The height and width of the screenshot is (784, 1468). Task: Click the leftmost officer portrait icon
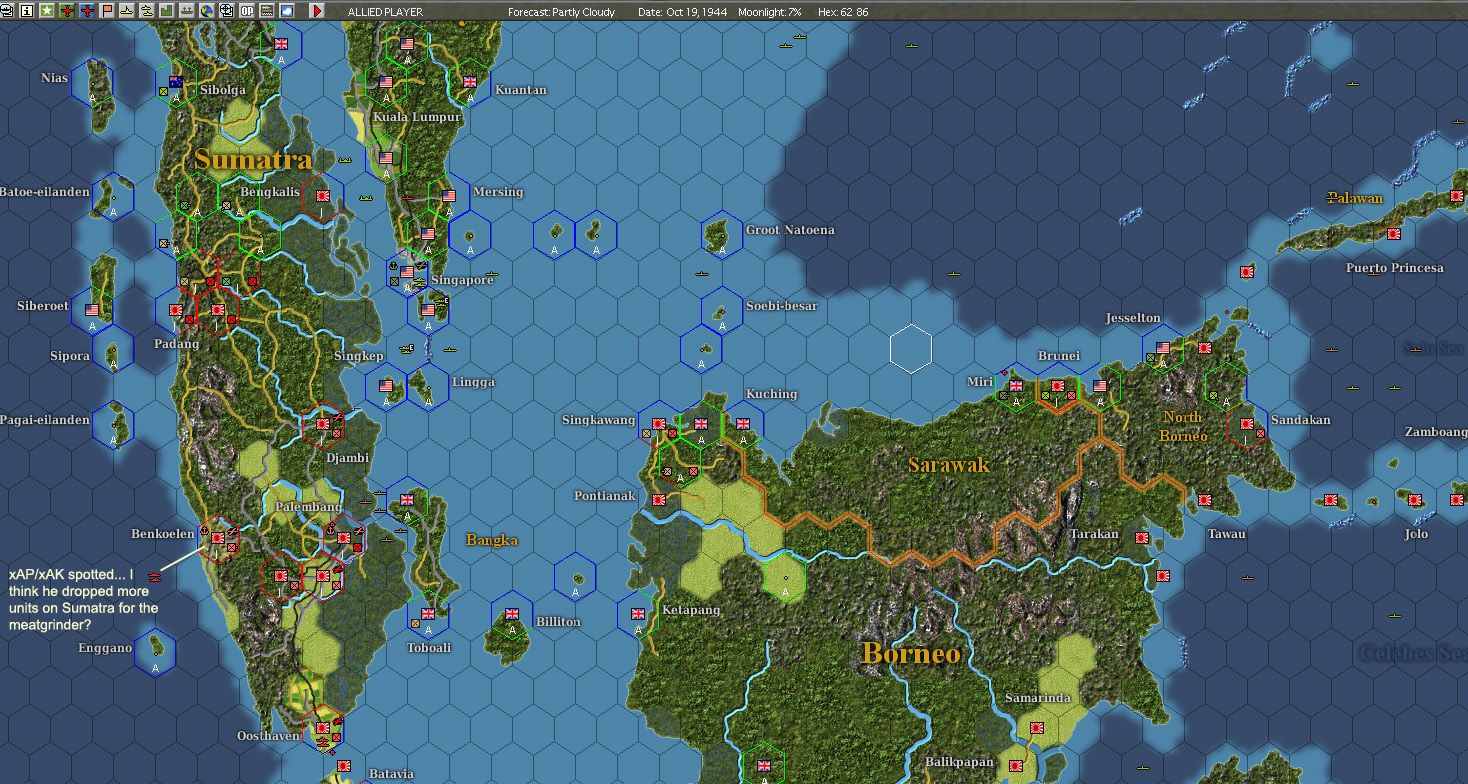point(7,9)
